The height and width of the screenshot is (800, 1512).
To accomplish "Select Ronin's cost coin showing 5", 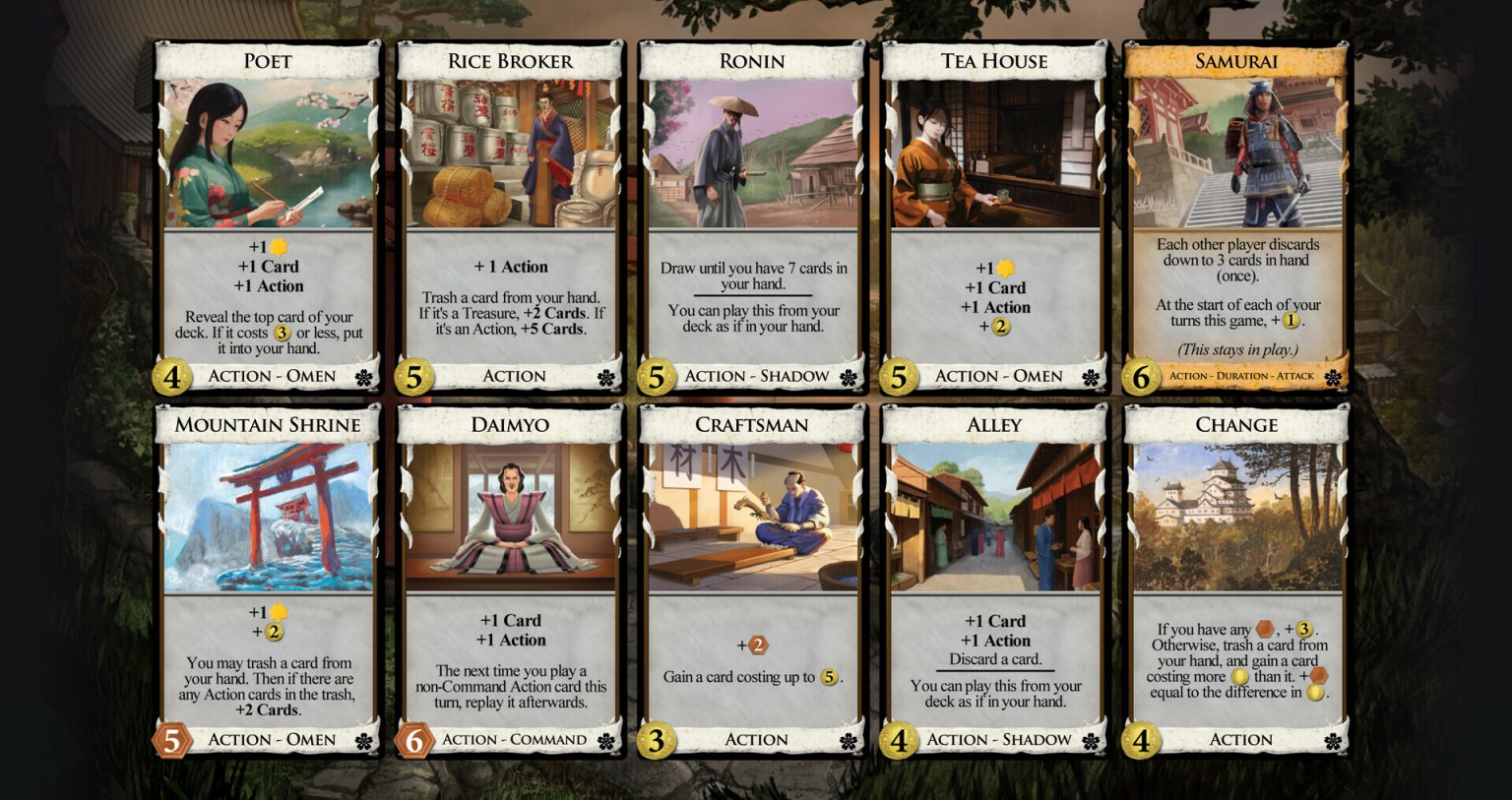I will [659, 376].
